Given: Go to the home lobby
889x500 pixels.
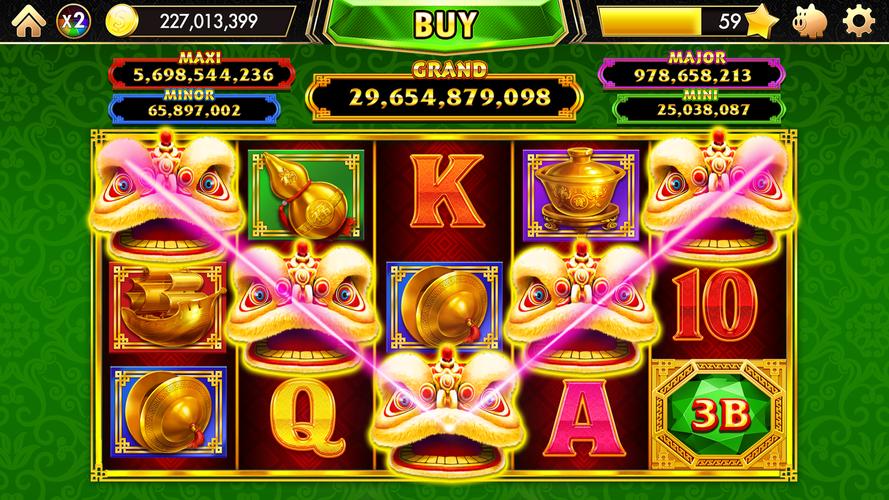Looking at the screenshot, I should tap(29, 20).
